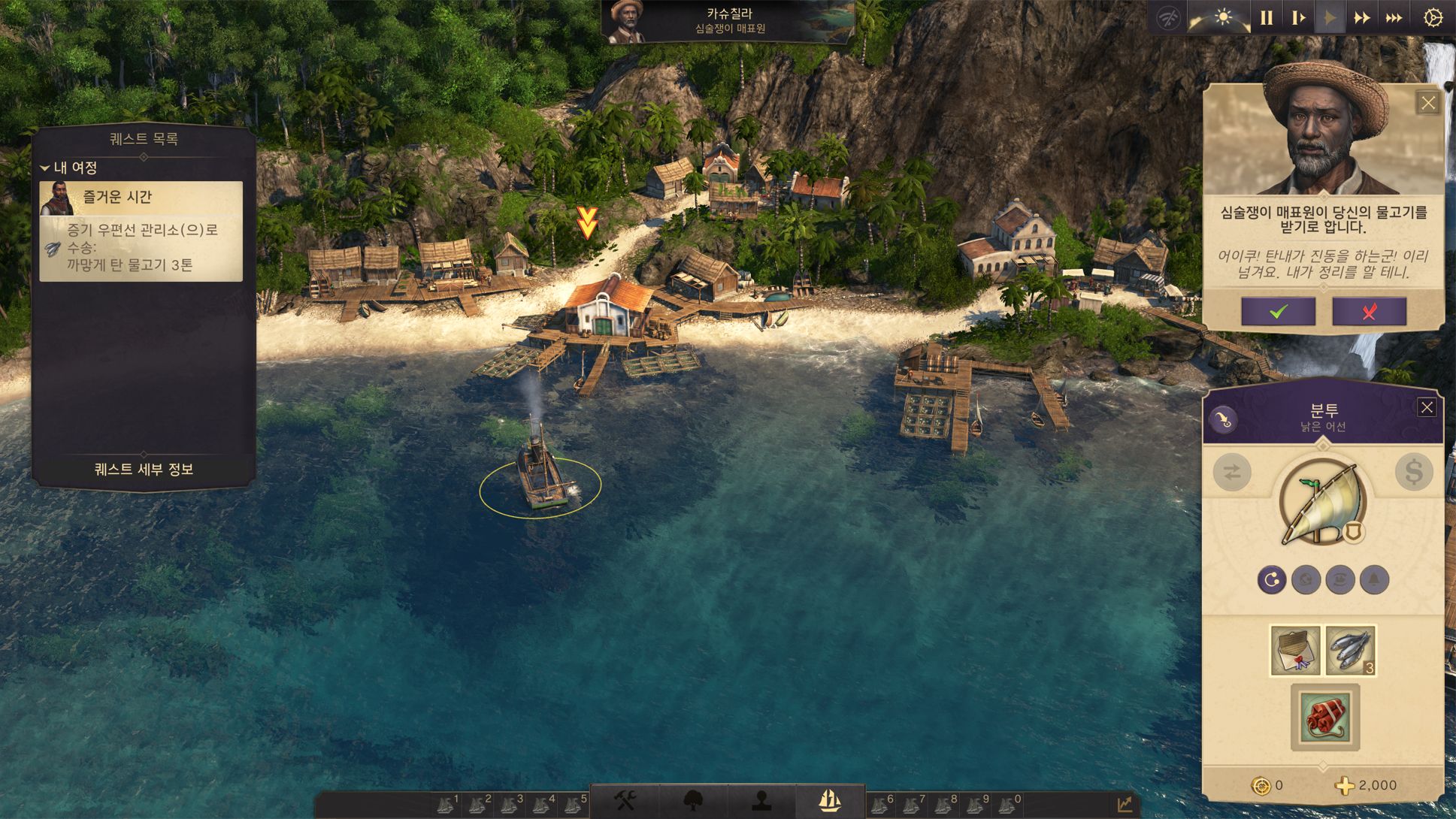Click the 카슈칠라 character banner
The width and height of the screenshot is (1456, 819).
point(728,21)
